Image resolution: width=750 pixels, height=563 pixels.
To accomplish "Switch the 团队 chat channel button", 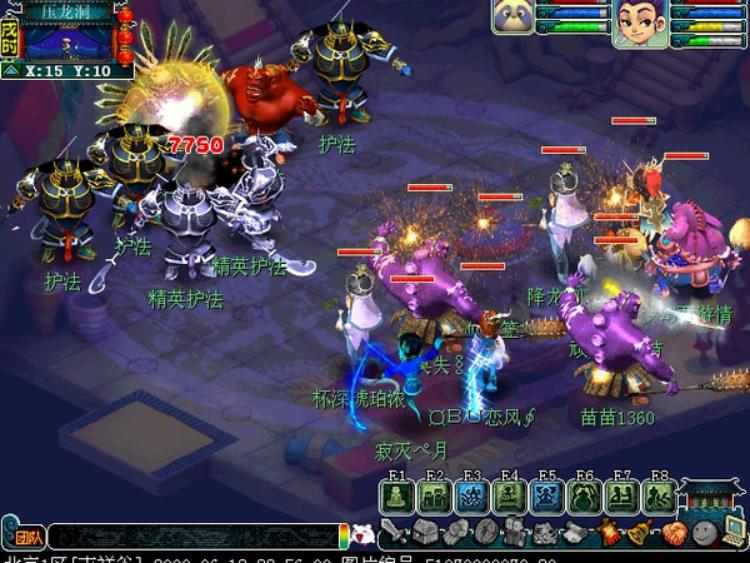I will pos(30,537).
